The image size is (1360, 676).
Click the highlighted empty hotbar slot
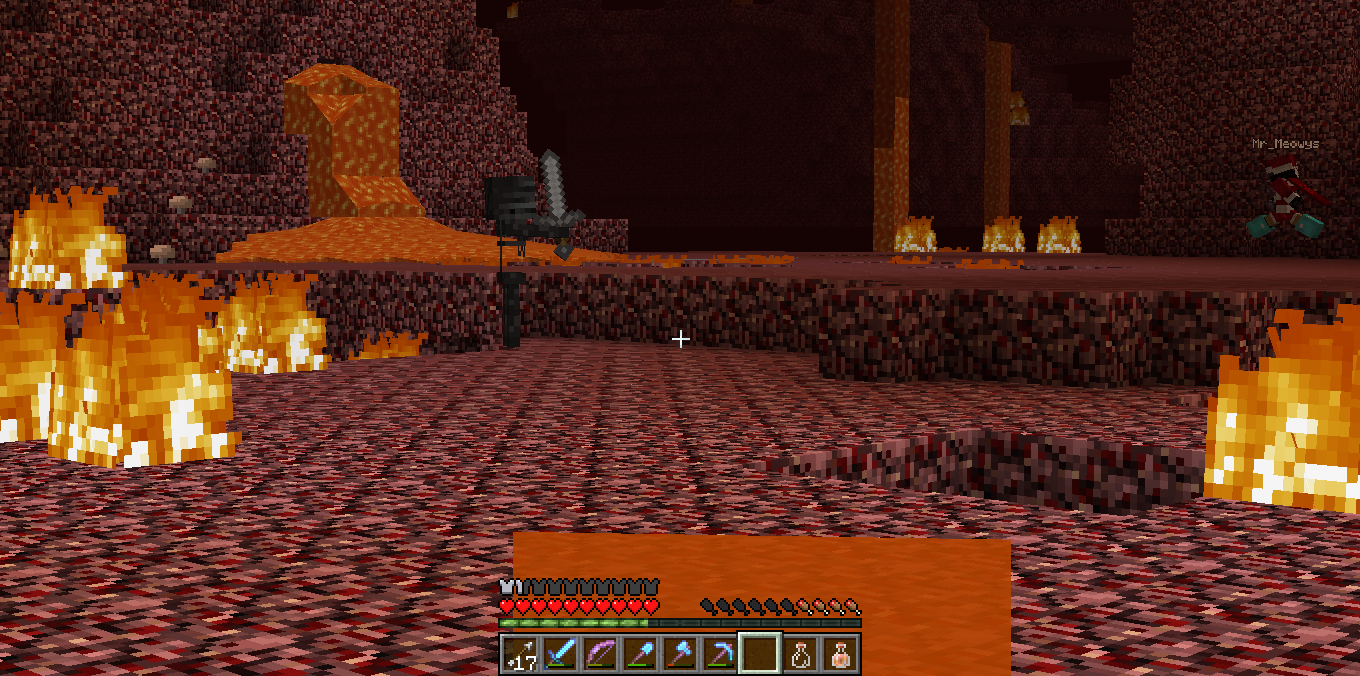point(760,654)
